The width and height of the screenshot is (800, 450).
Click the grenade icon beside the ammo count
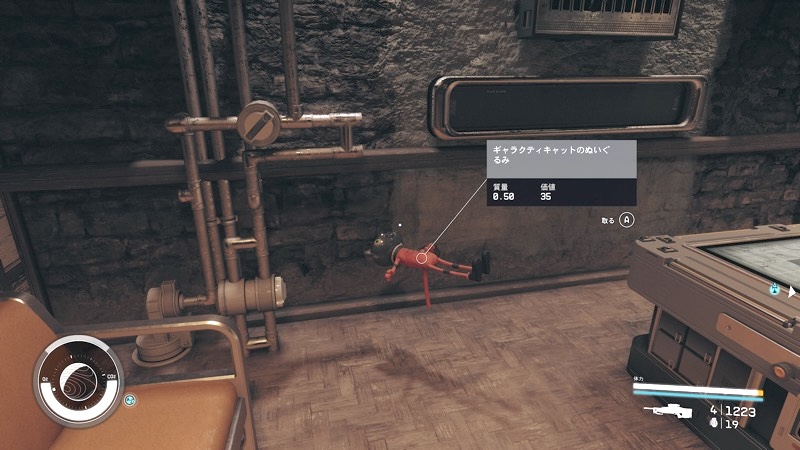pos(713,425)
